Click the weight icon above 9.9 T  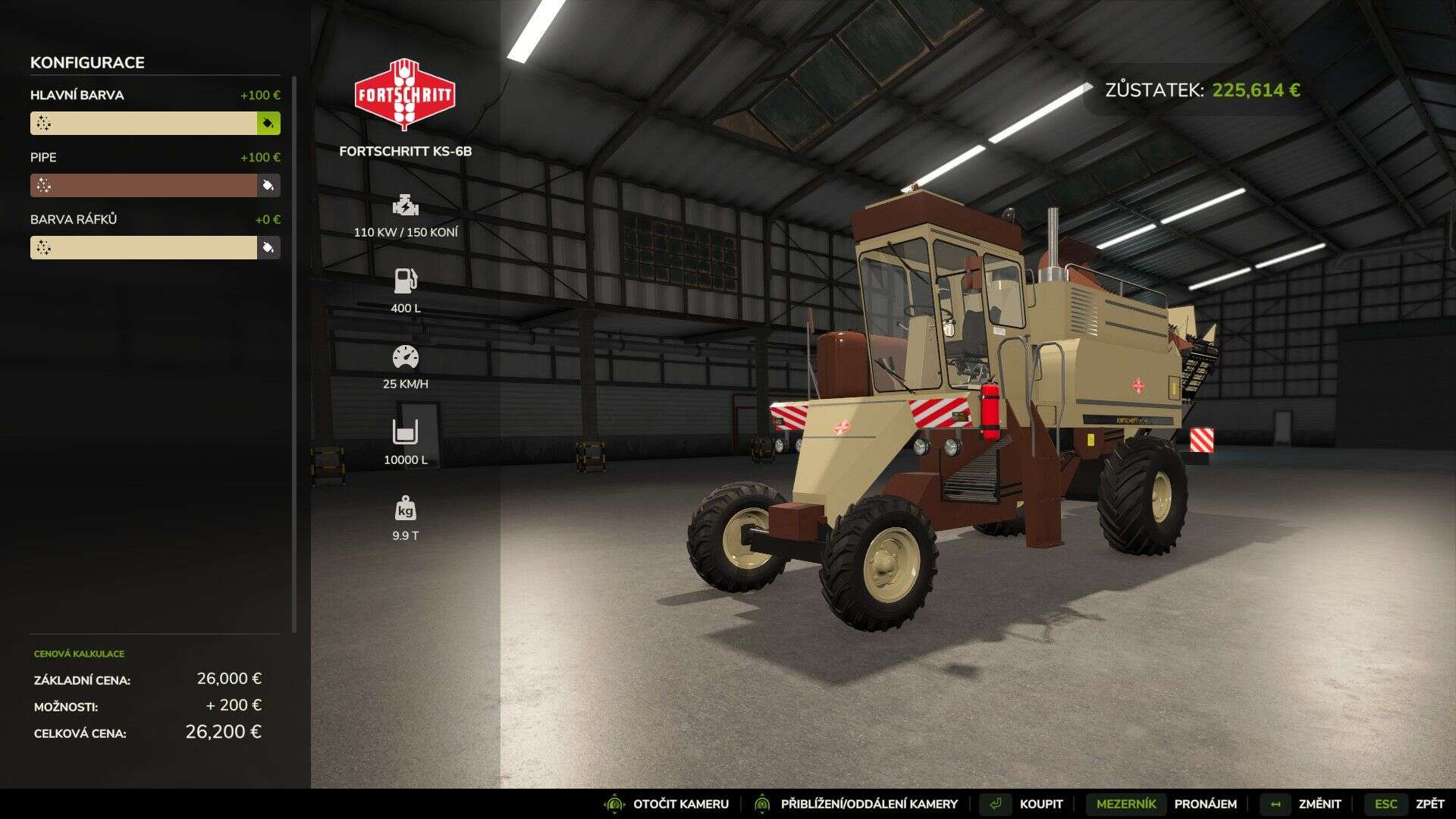point(406,507)
